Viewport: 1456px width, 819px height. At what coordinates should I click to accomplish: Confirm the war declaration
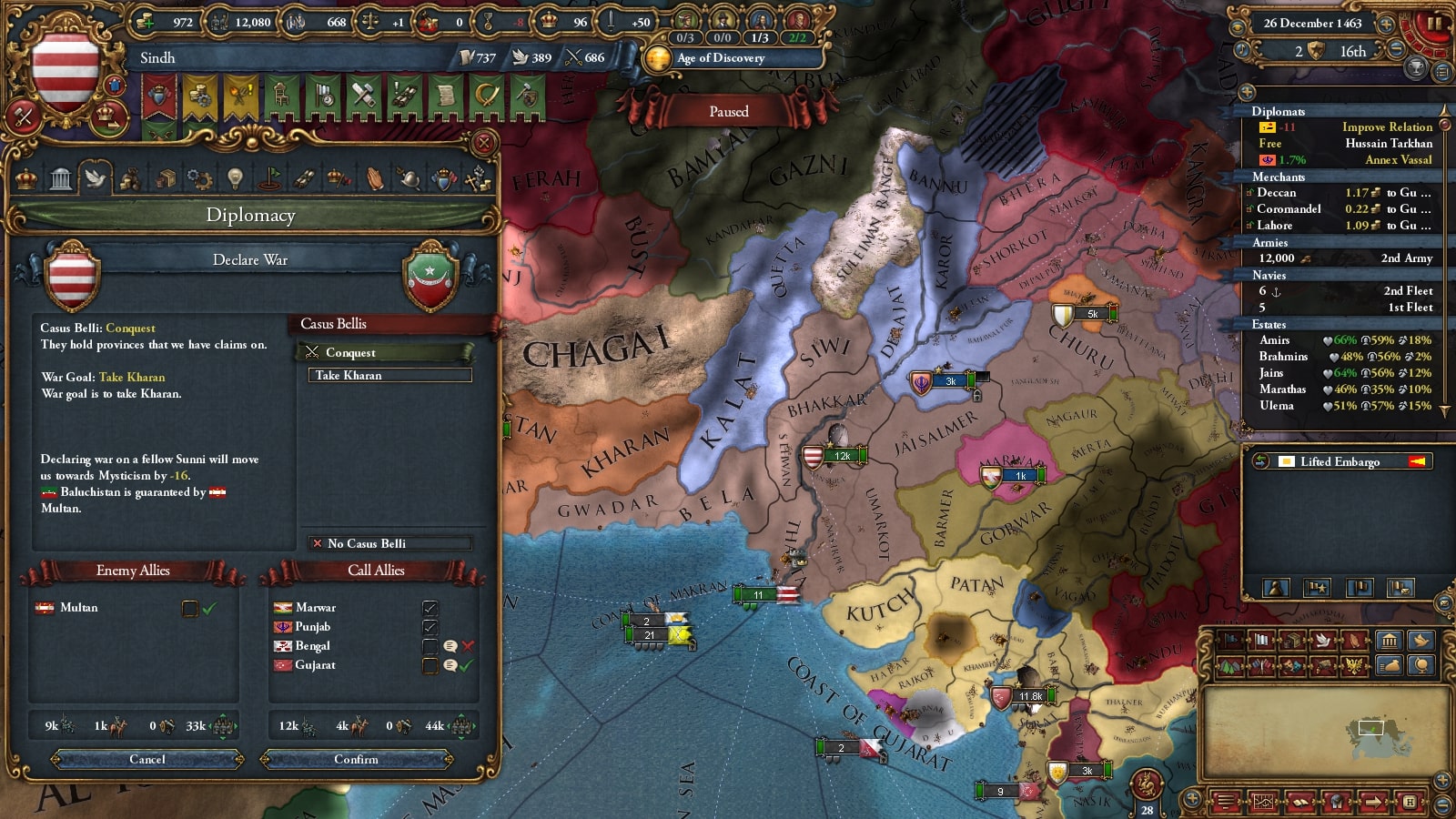tap(356, 759)
